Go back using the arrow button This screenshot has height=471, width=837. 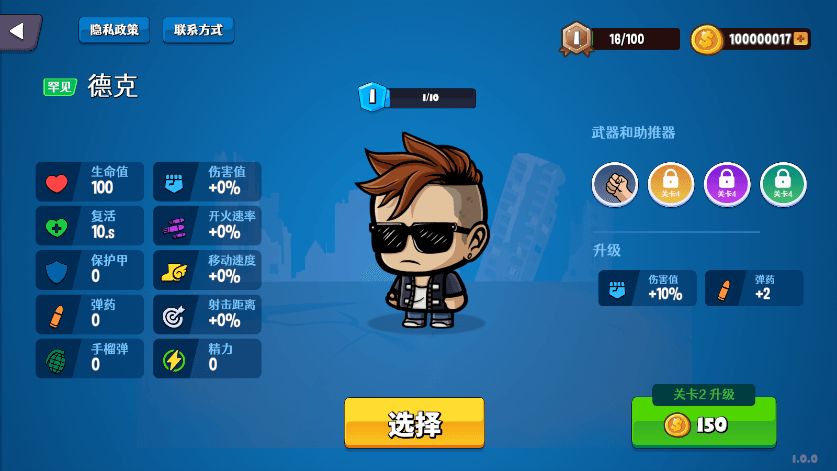pyautogui.click(x=18, y=32)
